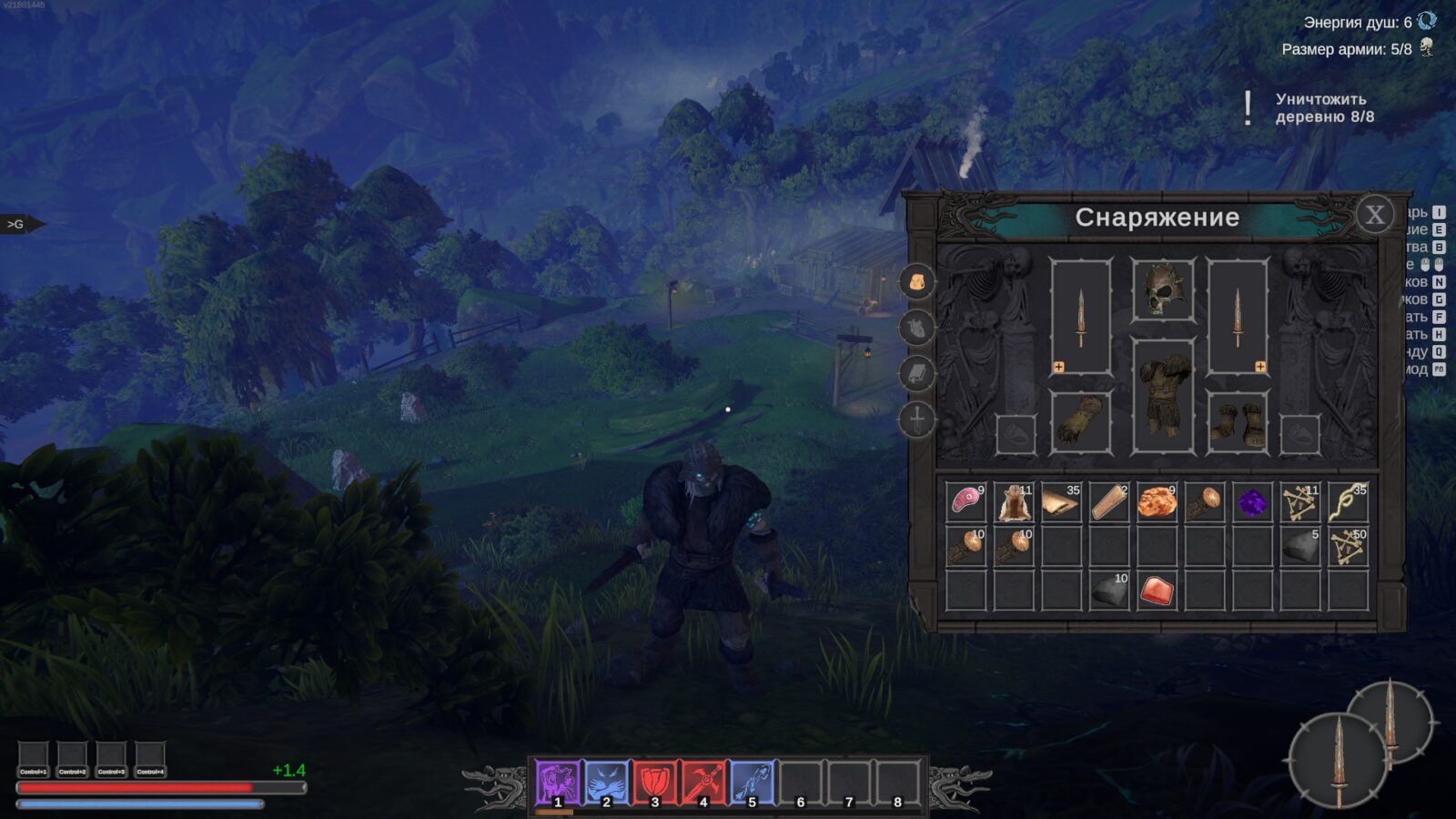Click the Уничтожить деревню quest tracker
This screenshot has width=1456, height=819.
pos(1324,108)
